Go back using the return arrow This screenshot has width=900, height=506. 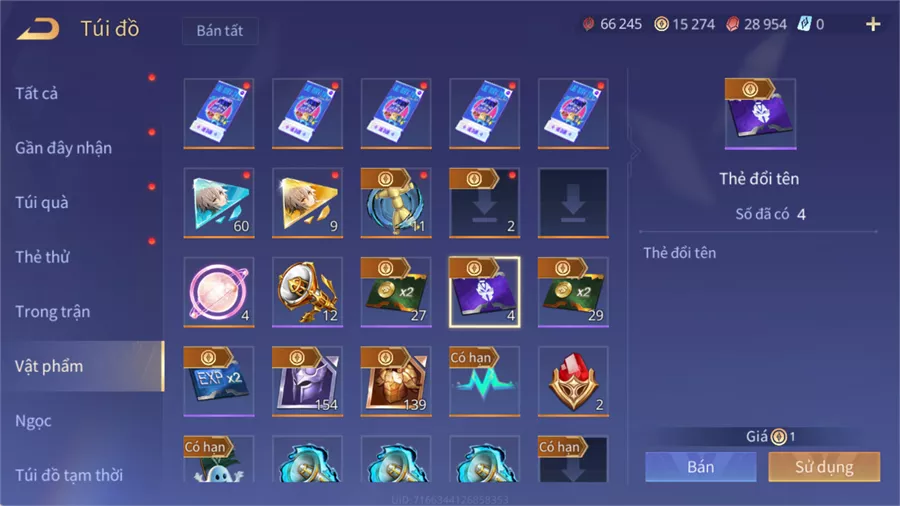[x=38, y=28]
